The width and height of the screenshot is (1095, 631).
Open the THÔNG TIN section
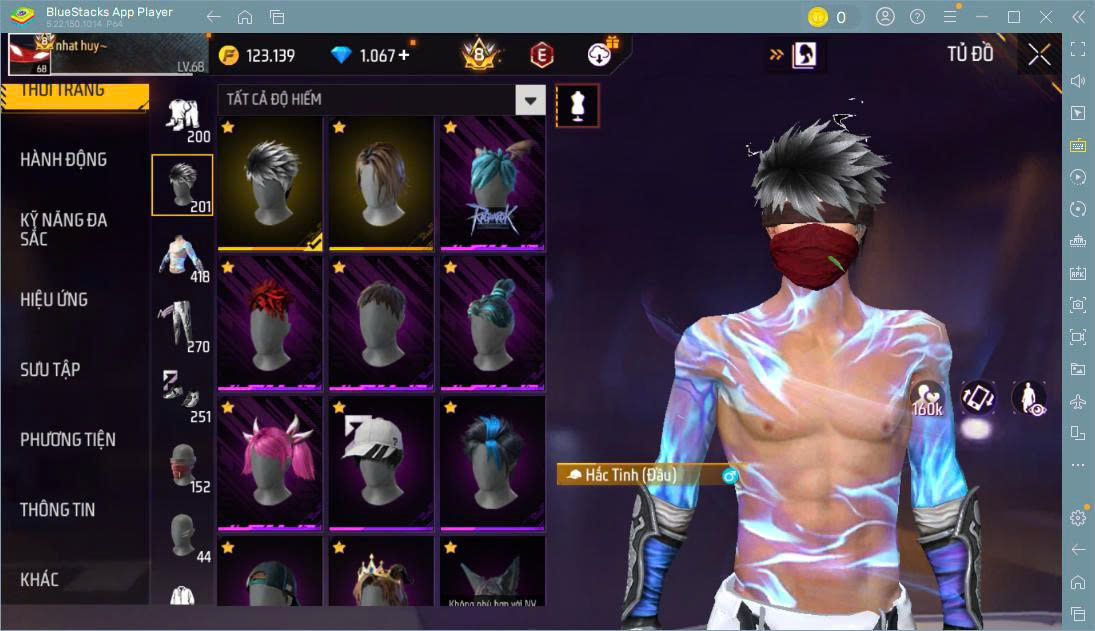click(58, 510)
